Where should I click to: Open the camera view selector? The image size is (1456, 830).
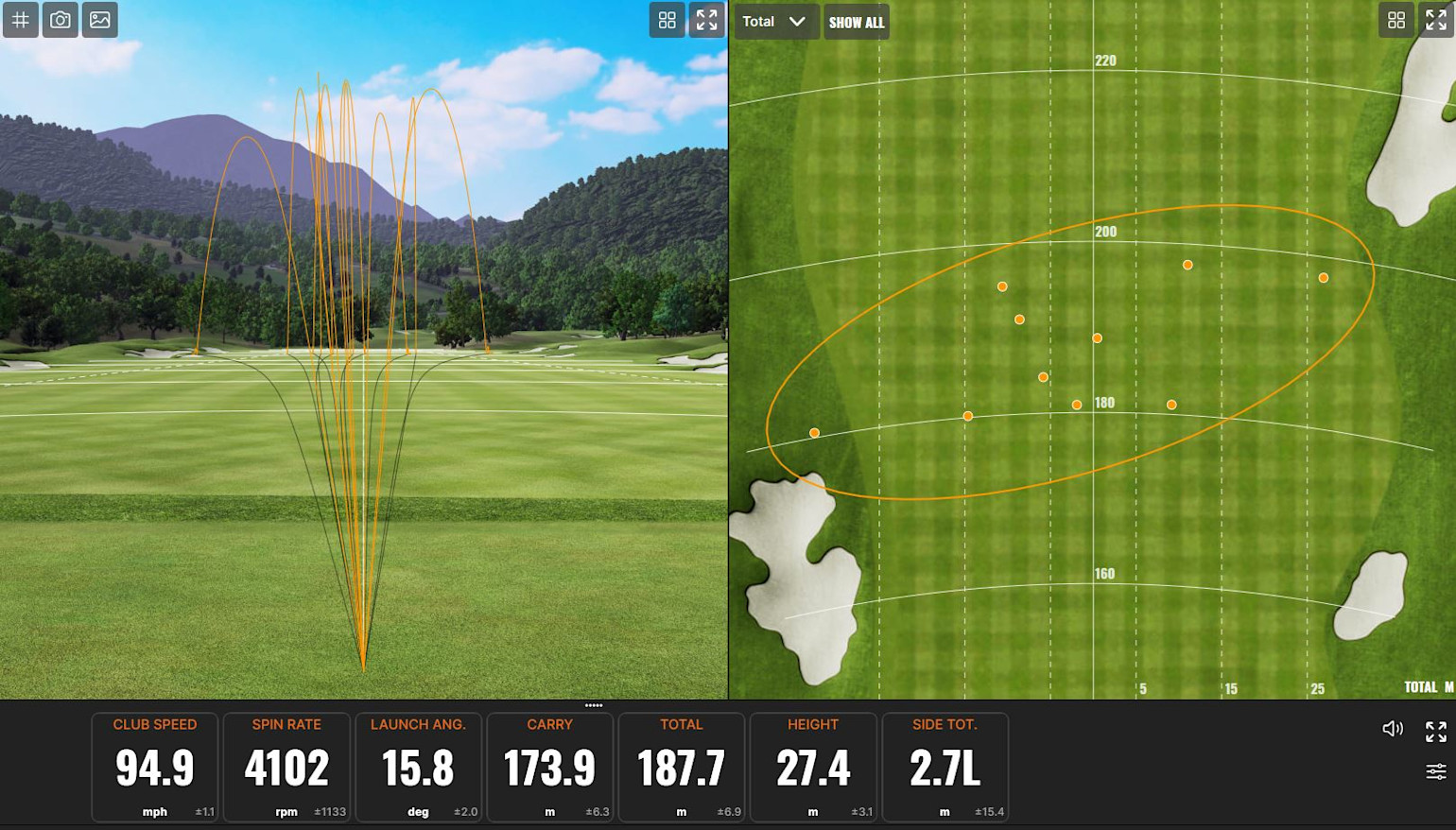[61, 20]
